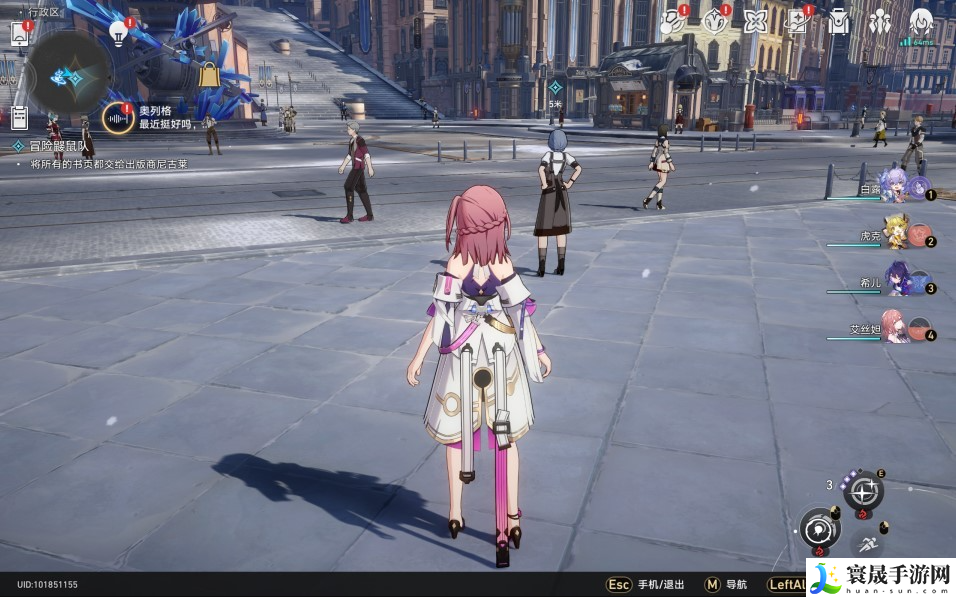
Task: Switch to party member 艾丝妲
Action: click(x=897, y=332)
